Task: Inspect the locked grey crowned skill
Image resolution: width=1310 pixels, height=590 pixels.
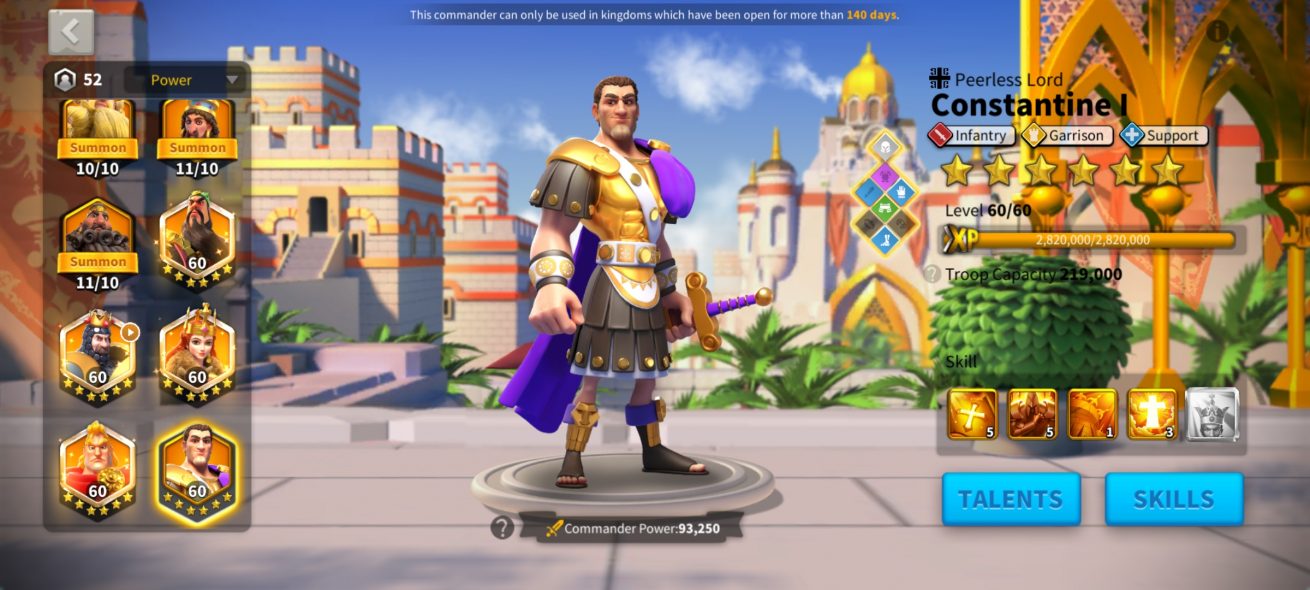Action: [x=1212, y=414]
